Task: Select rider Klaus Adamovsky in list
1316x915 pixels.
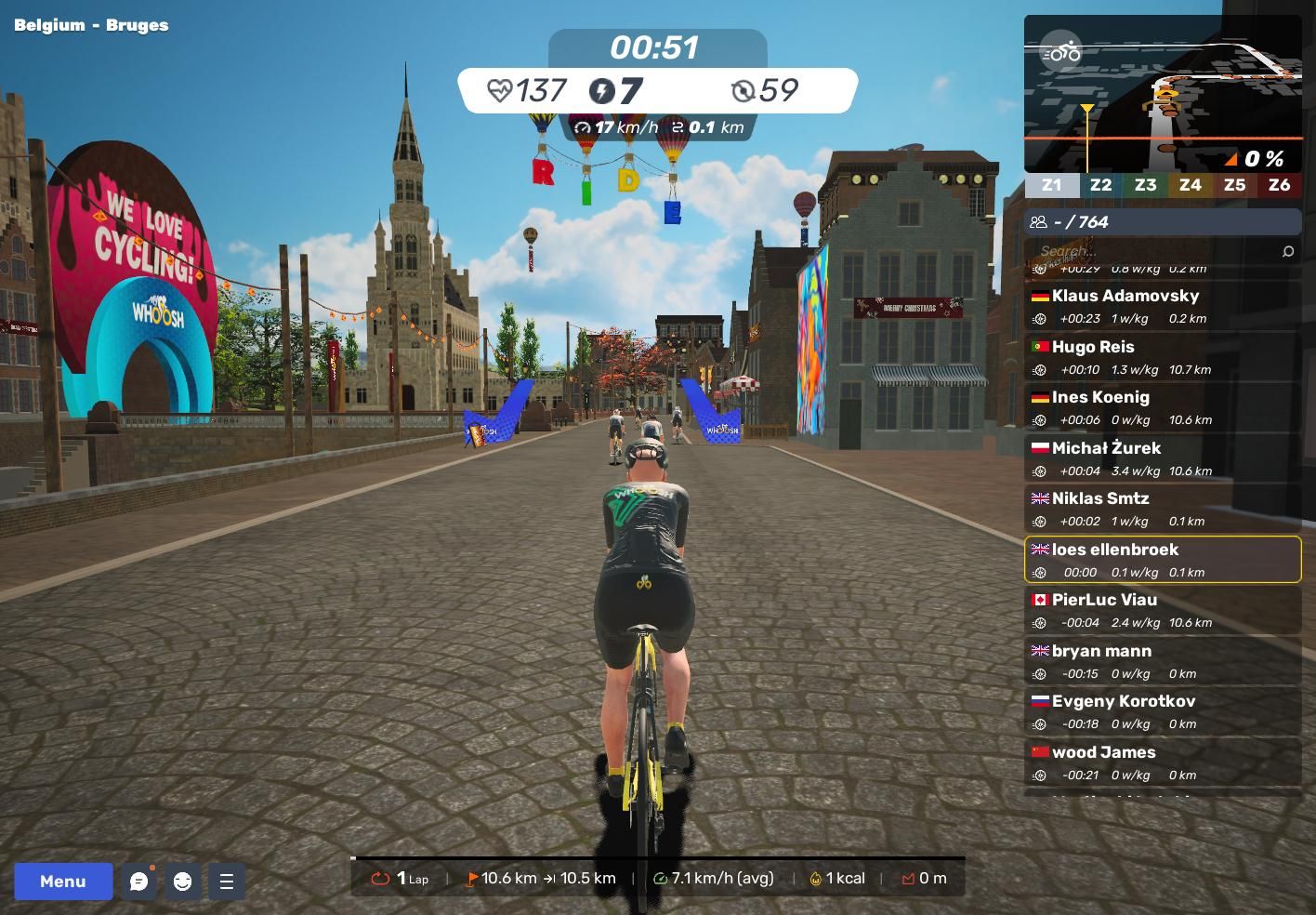Action: pos(1162,306)
